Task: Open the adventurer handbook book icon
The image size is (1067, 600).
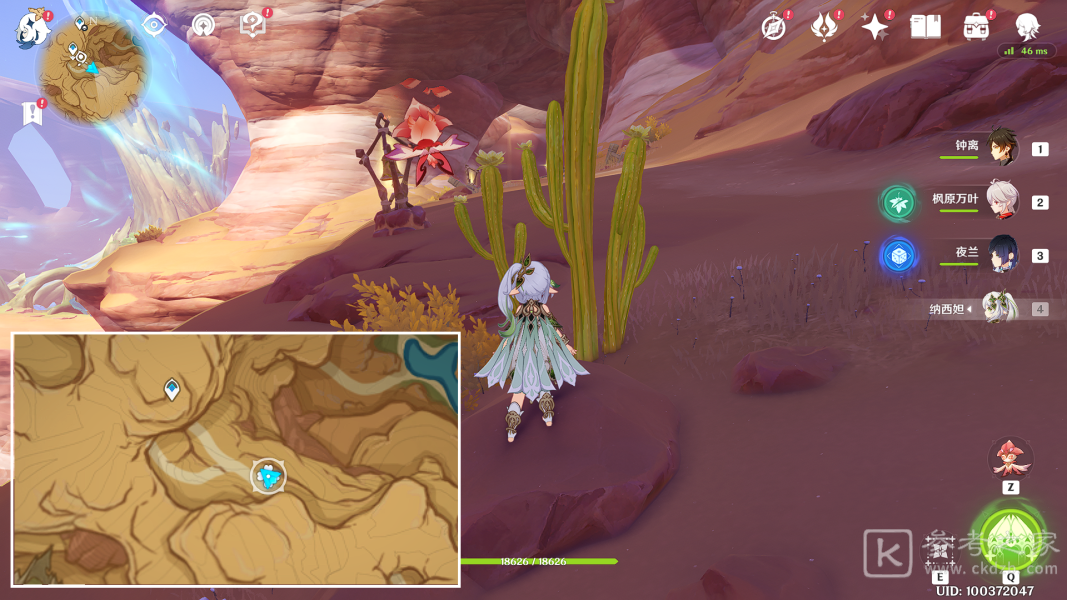Action: coord(925,27)
